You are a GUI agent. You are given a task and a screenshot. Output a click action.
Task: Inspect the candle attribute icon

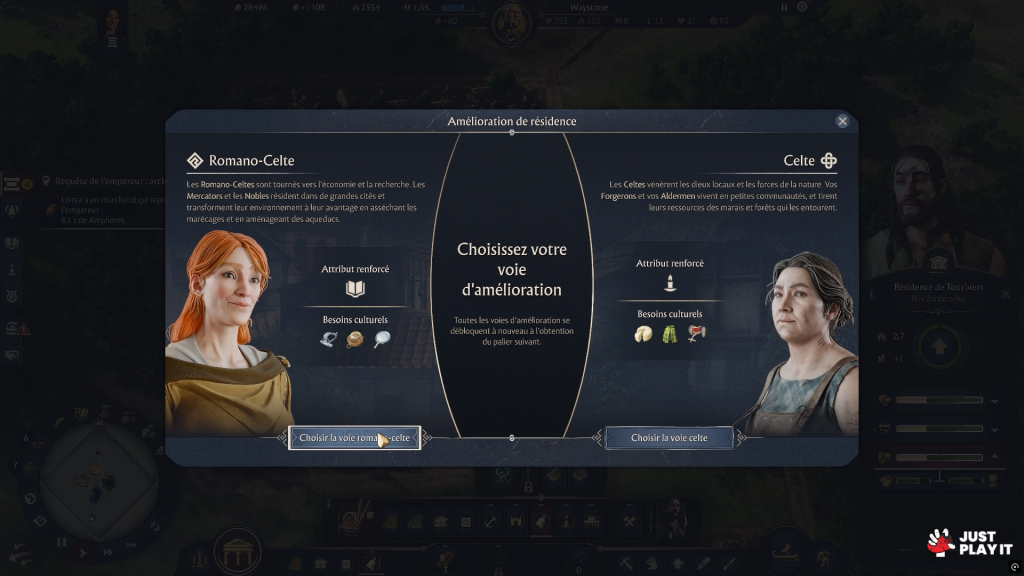670,284
